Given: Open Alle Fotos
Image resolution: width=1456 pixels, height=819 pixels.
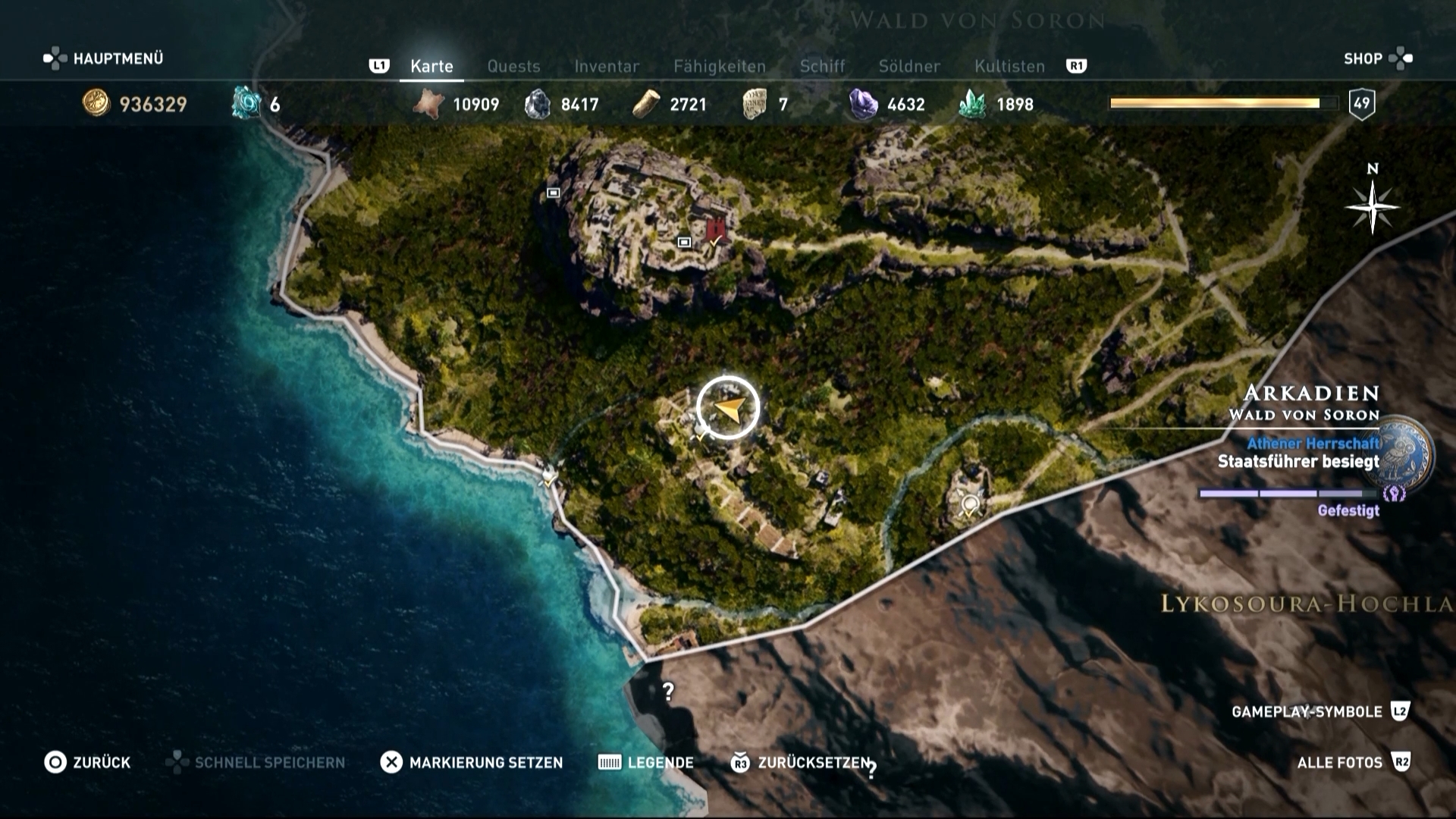Looking at the screenshot, I should 1353,762.
